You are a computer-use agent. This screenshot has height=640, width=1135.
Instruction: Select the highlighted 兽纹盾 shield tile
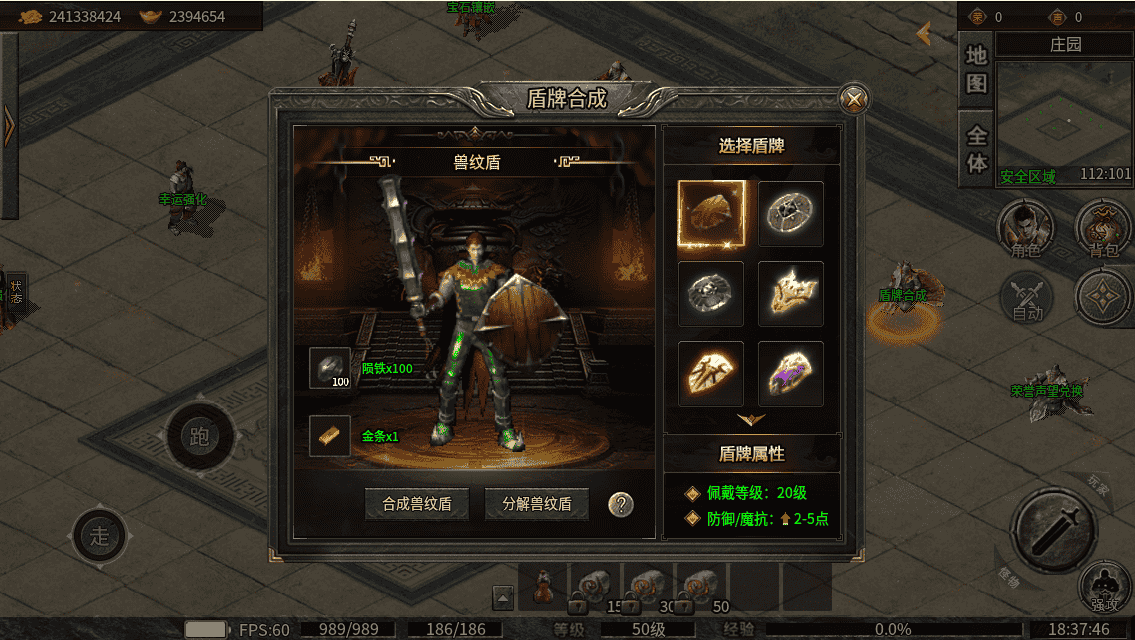[x=711, y=214]
